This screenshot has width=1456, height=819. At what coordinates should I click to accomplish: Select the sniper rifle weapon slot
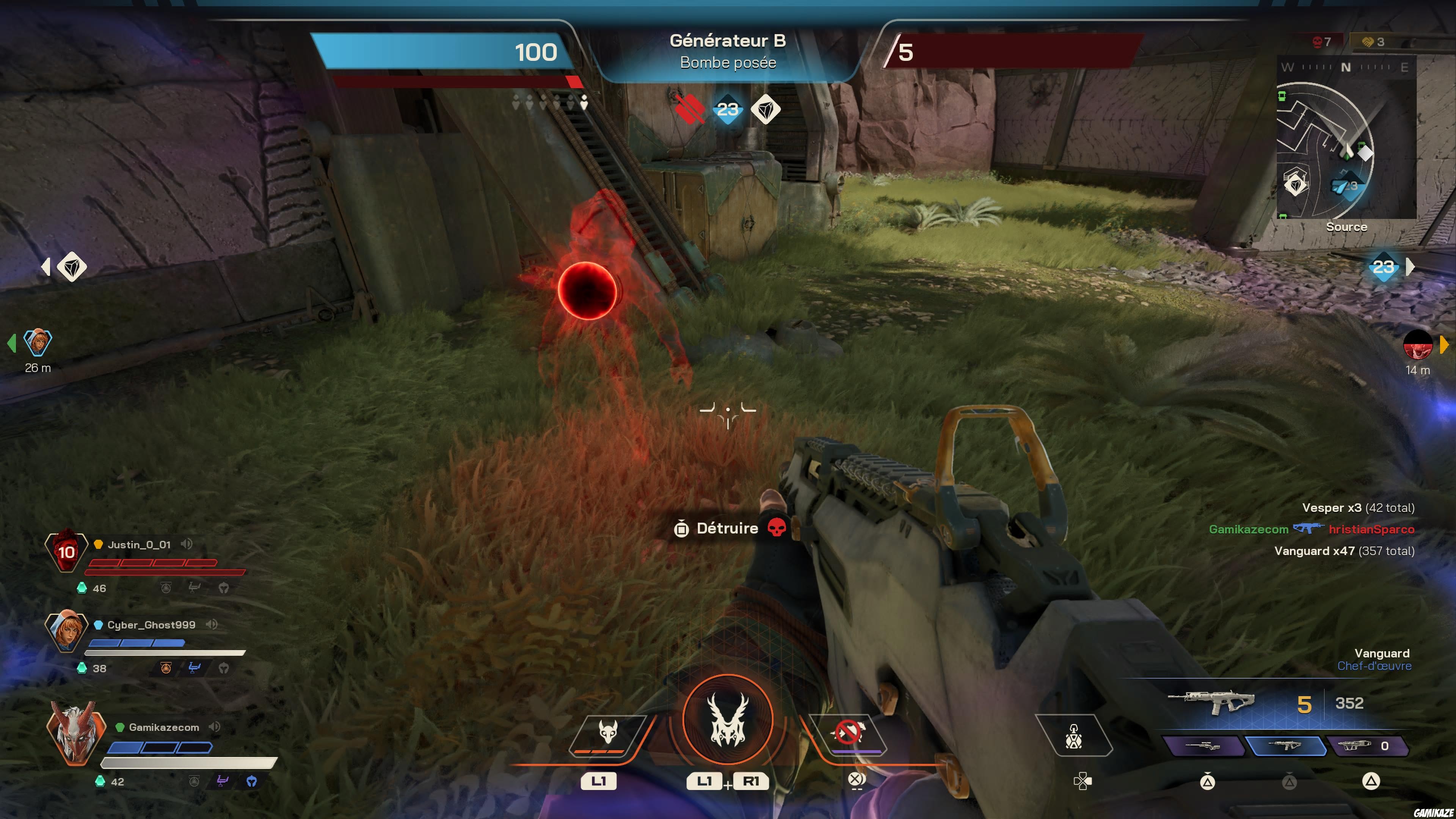1203,745
